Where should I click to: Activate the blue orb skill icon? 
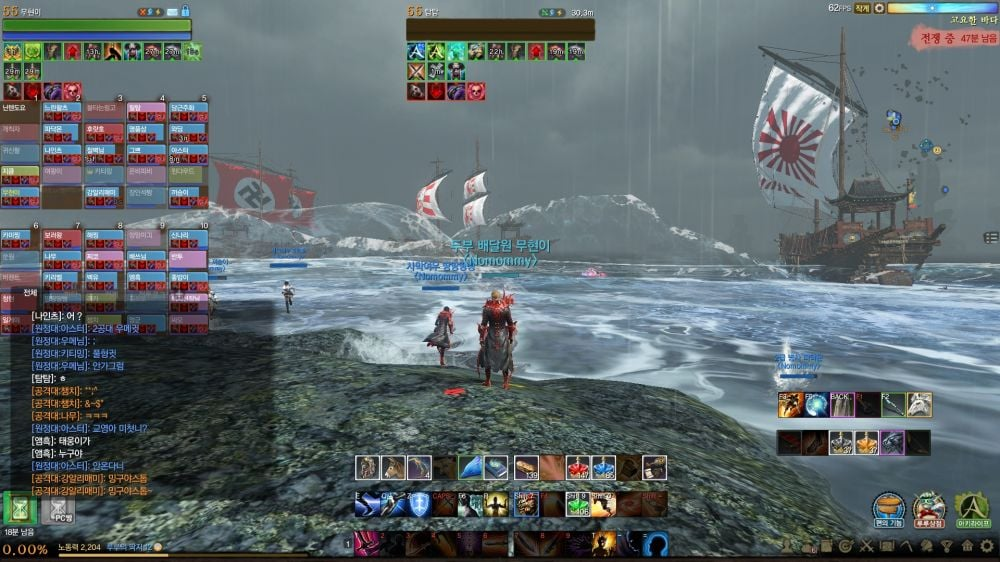click(817, 404)
